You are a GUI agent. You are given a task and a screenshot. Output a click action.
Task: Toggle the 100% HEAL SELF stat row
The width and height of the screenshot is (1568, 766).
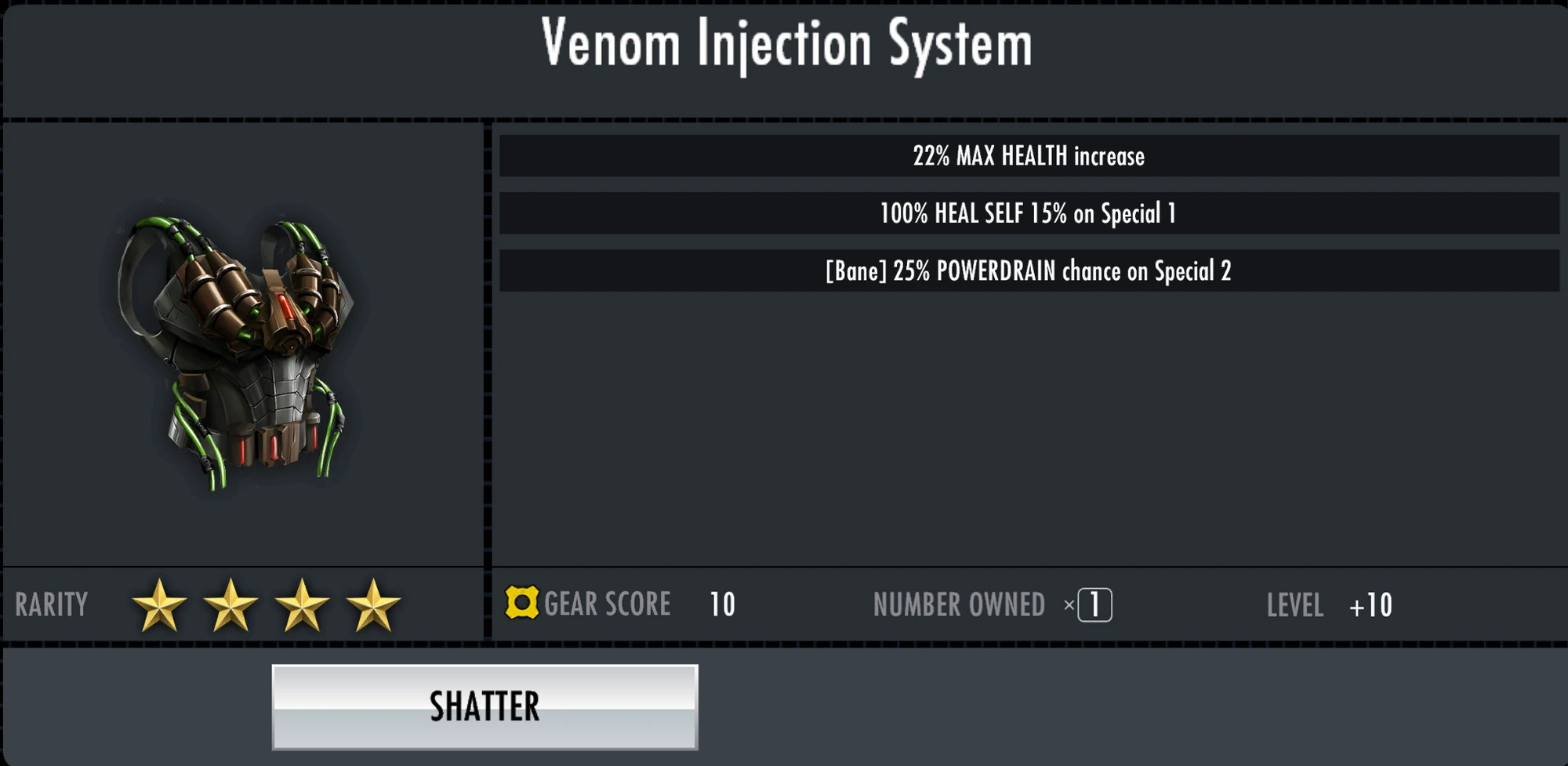pyautogui.click(x=1027, y=212)
